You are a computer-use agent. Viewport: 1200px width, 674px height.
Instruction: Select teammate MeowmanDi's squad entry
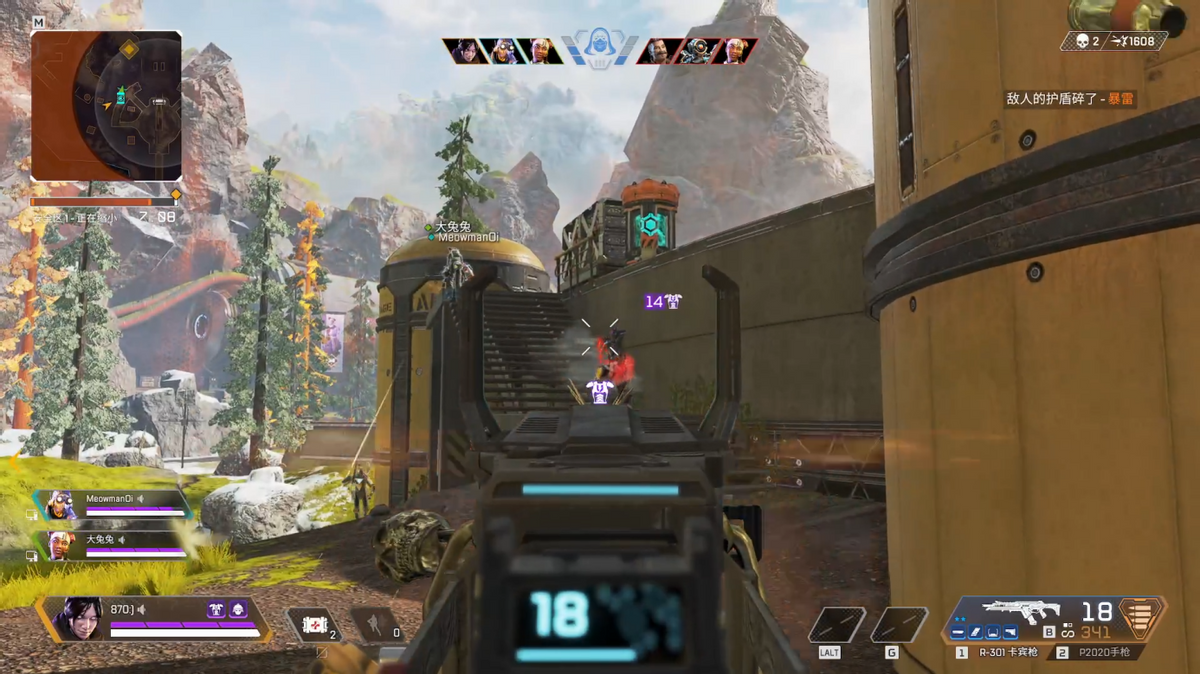tap(113, 503)
